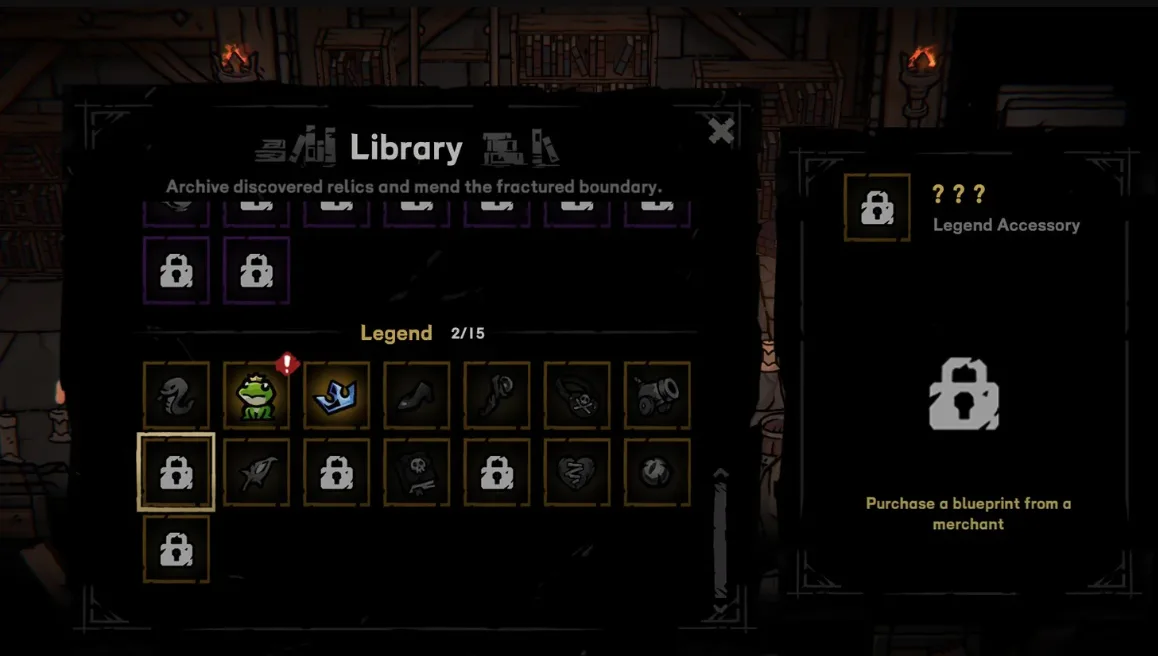This screenshot has width=1158, height=656.
Task: Select the round orb relic slot
Action: (657, 472)
